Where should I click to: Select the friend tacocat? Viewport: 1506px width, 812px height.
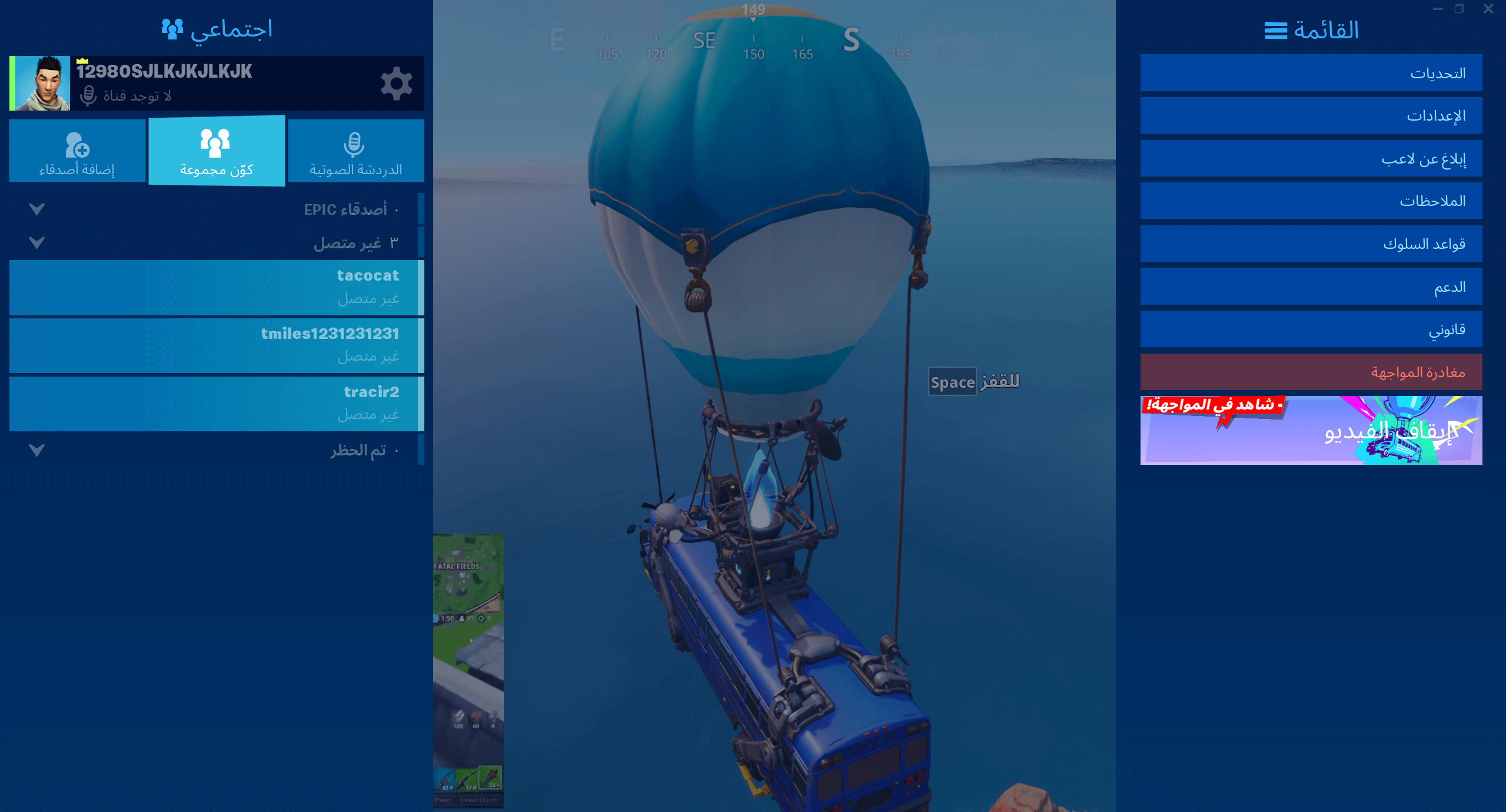coord(215,287)
